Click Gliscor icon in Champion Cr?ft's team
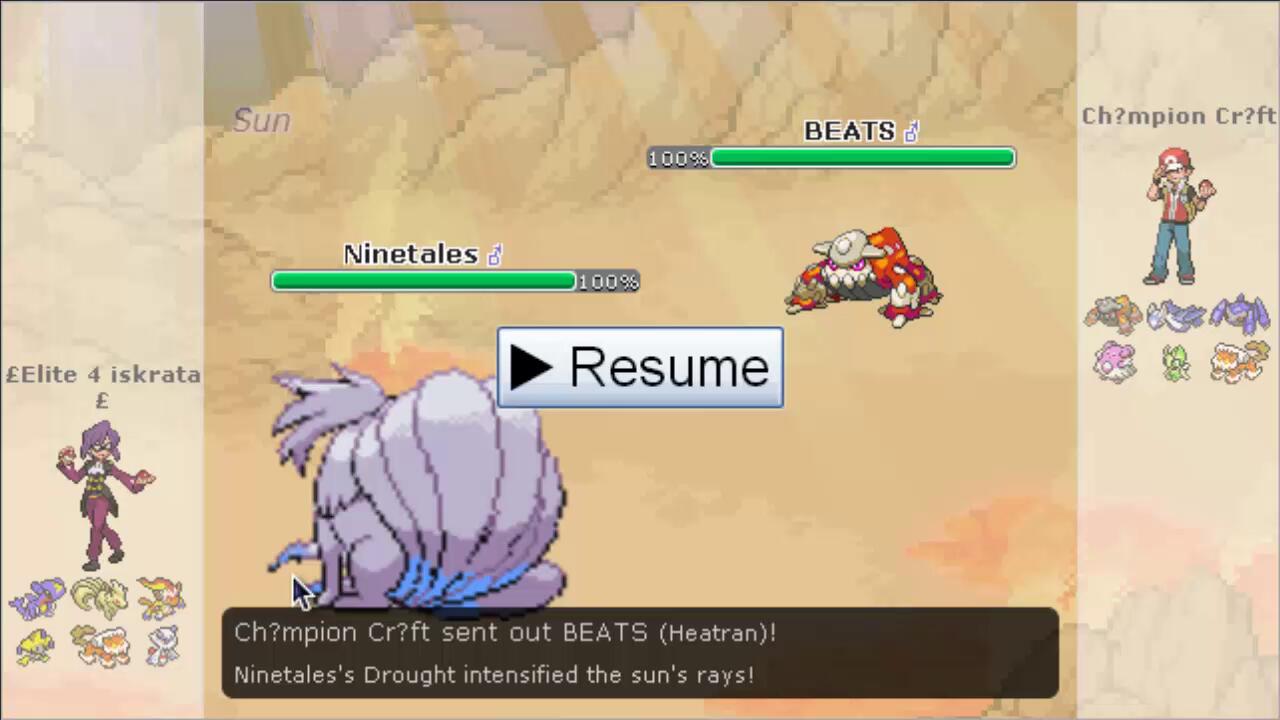 1240,315
